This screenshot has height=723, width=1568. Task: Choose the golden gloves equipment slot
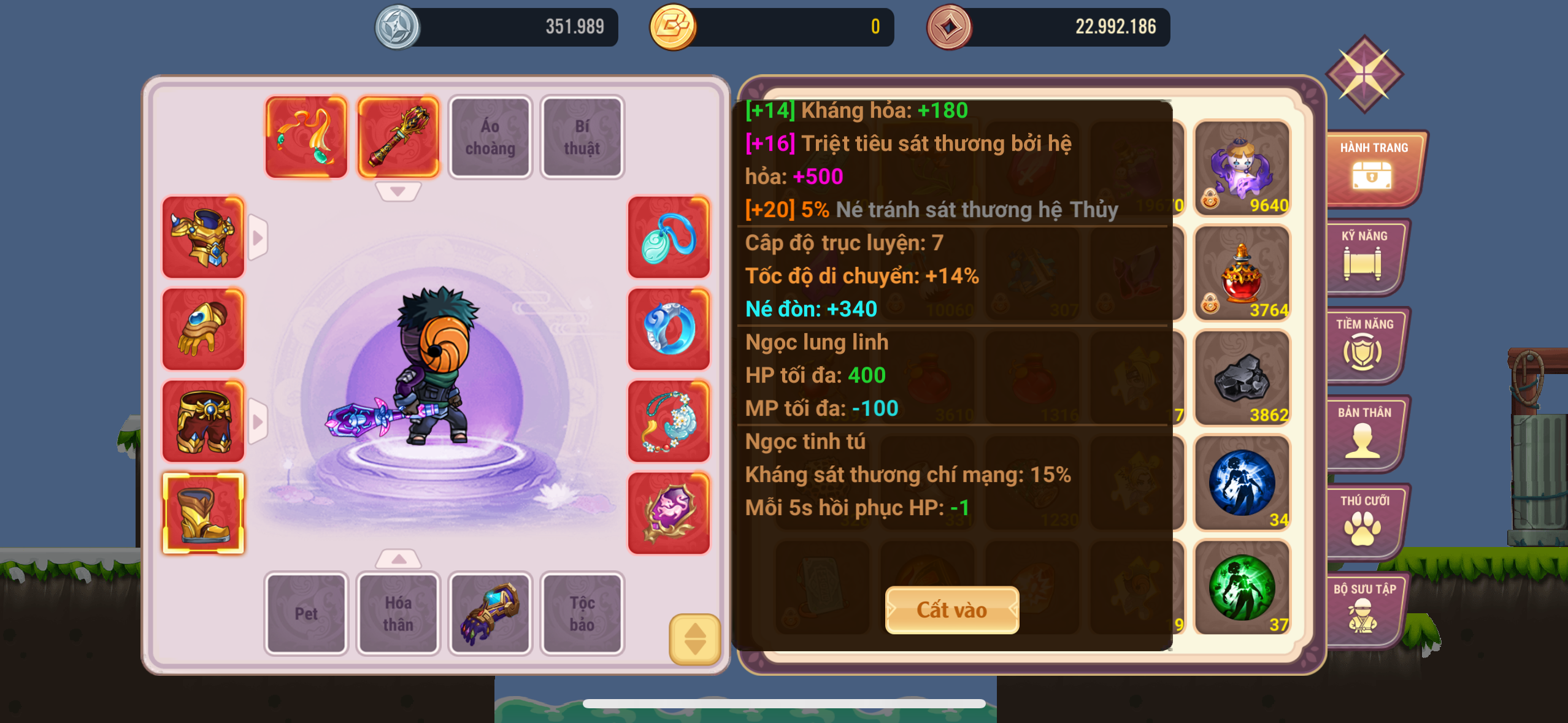click(x=203, y=329)
